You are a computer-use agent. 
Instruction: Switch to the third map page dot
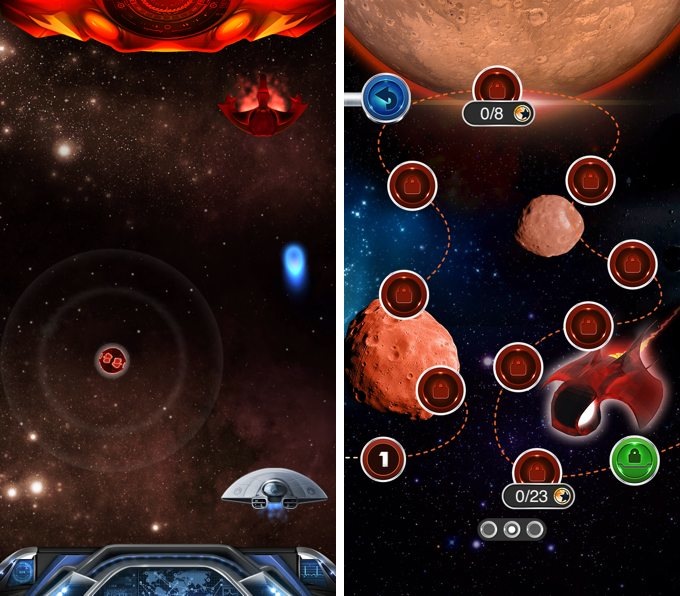(535, 529)
